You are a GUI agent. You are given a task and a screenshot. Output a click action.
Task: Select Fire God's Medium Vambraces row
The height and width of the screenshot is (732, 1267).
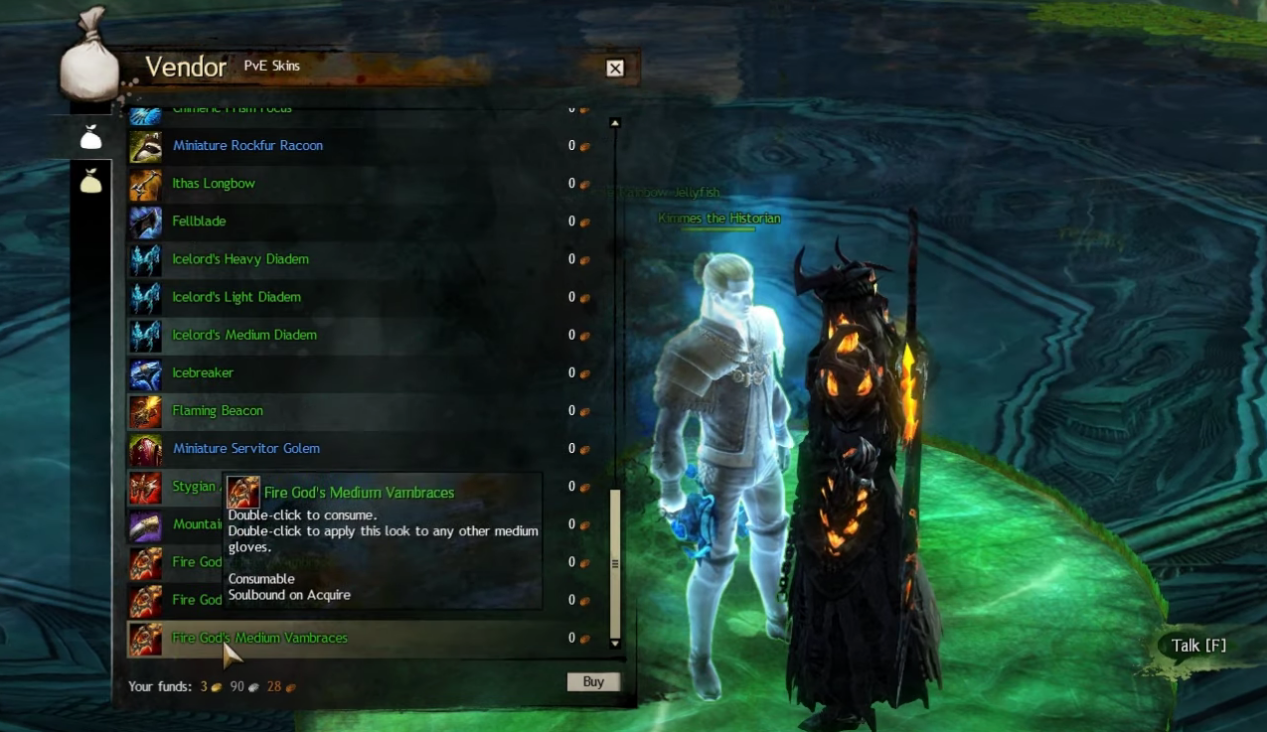259,638
